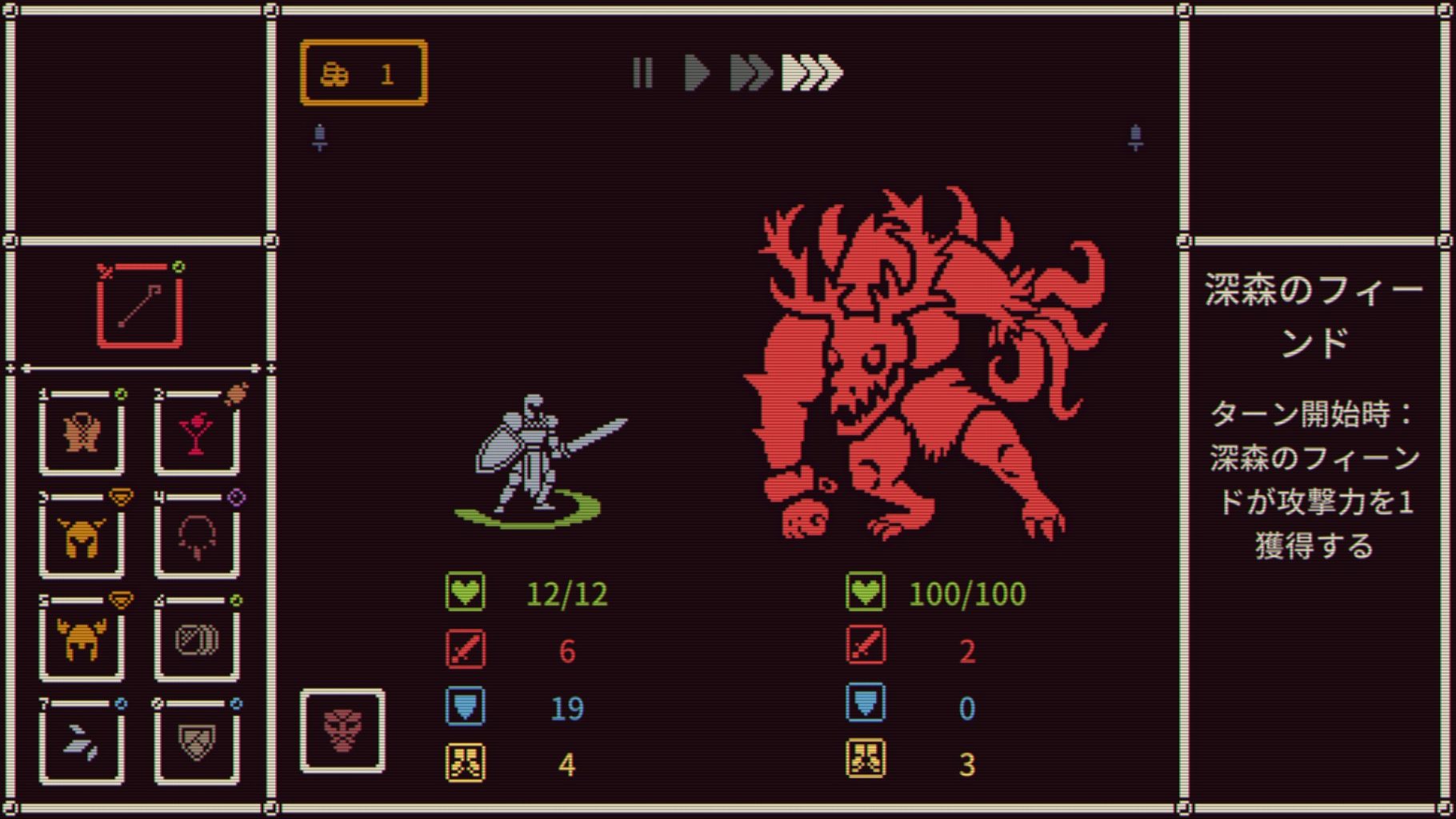Select the blue feathers item slot

click(x=82, y=742)
